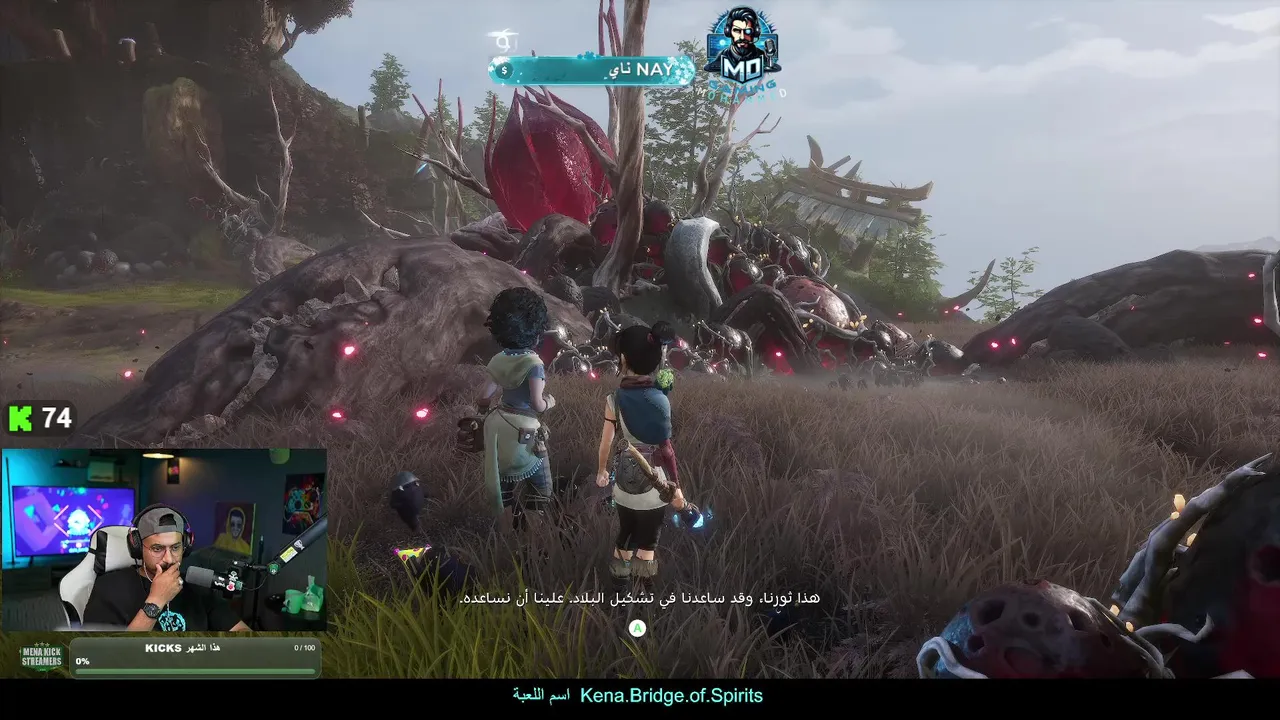The height and width of the screenshot is (720, 1280).
Task: Click the streamer webcam feed
Action: coord(164,540)
